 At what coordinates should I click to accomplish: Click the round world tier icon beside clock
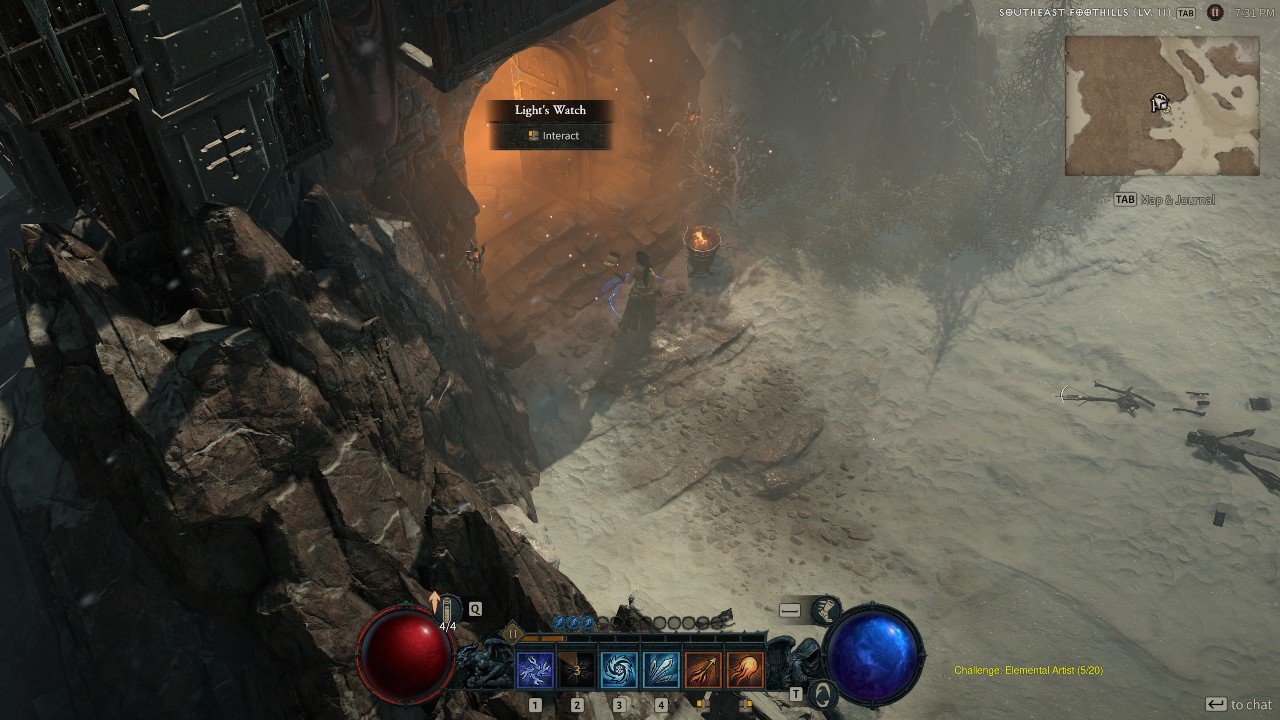pos(1215,13)
